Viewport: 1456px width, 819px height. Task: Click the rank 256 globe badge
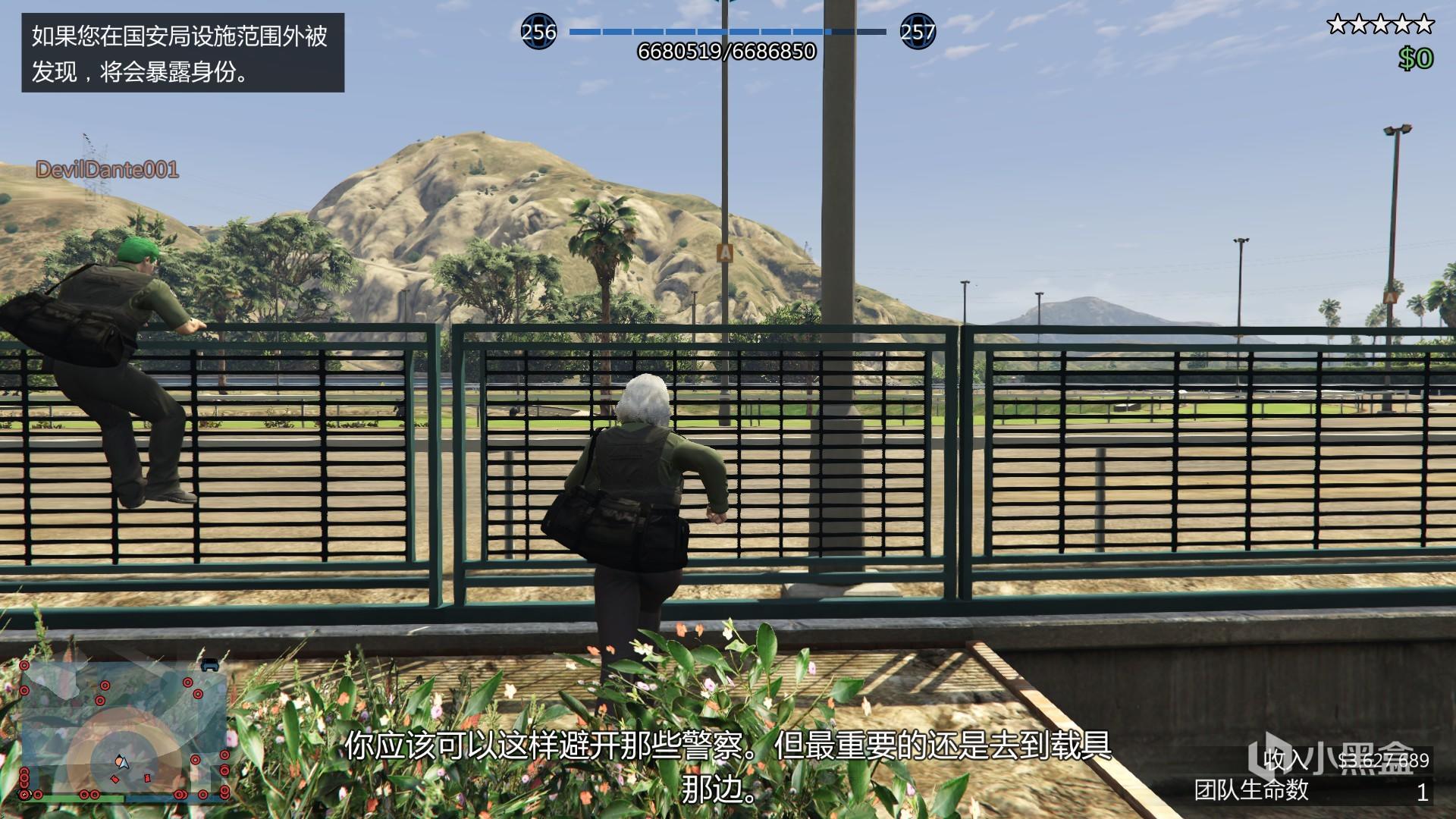click(x=538, y=32)
